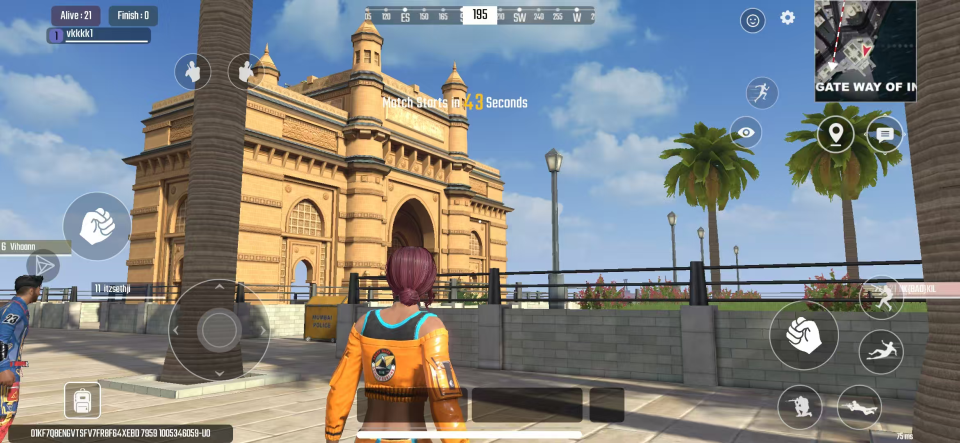Select teammate vkkkk1 name panel

coord(99,36)
